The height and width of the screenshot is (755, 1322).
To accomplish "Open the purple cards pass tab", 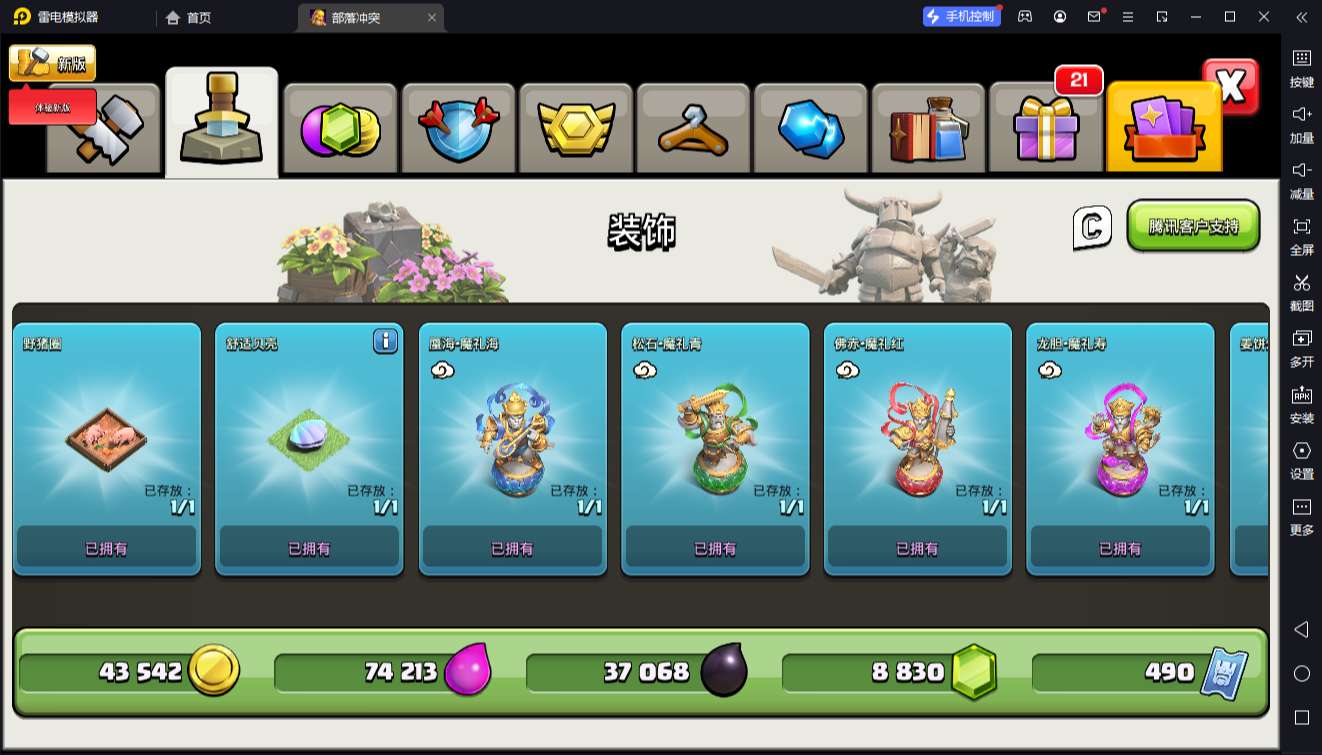I will [x=1164, y=128].
